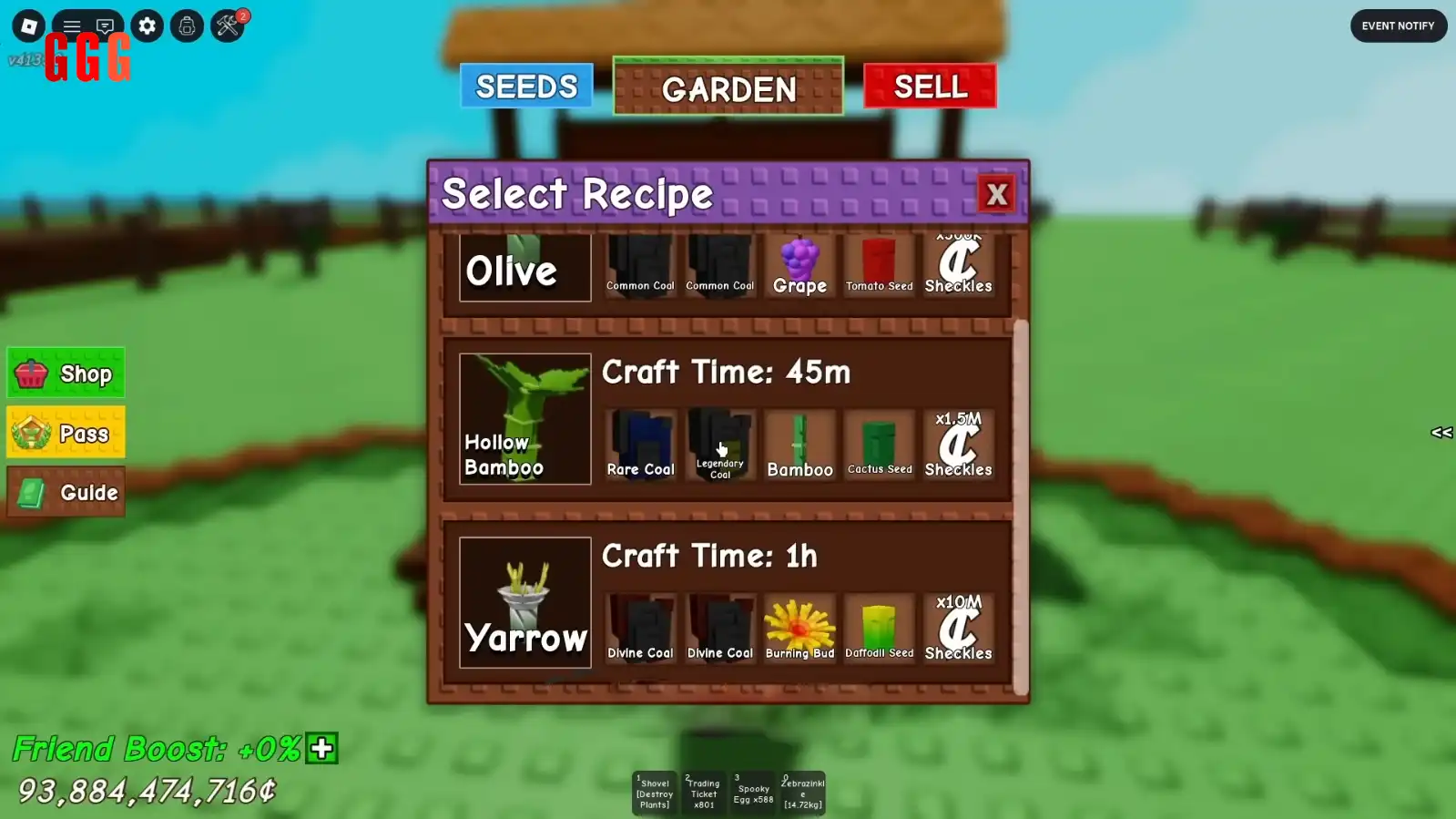The width and height of the screenshot is (1456, 819).
Task: Pick the Yarrow recipe
Action: 524,602
